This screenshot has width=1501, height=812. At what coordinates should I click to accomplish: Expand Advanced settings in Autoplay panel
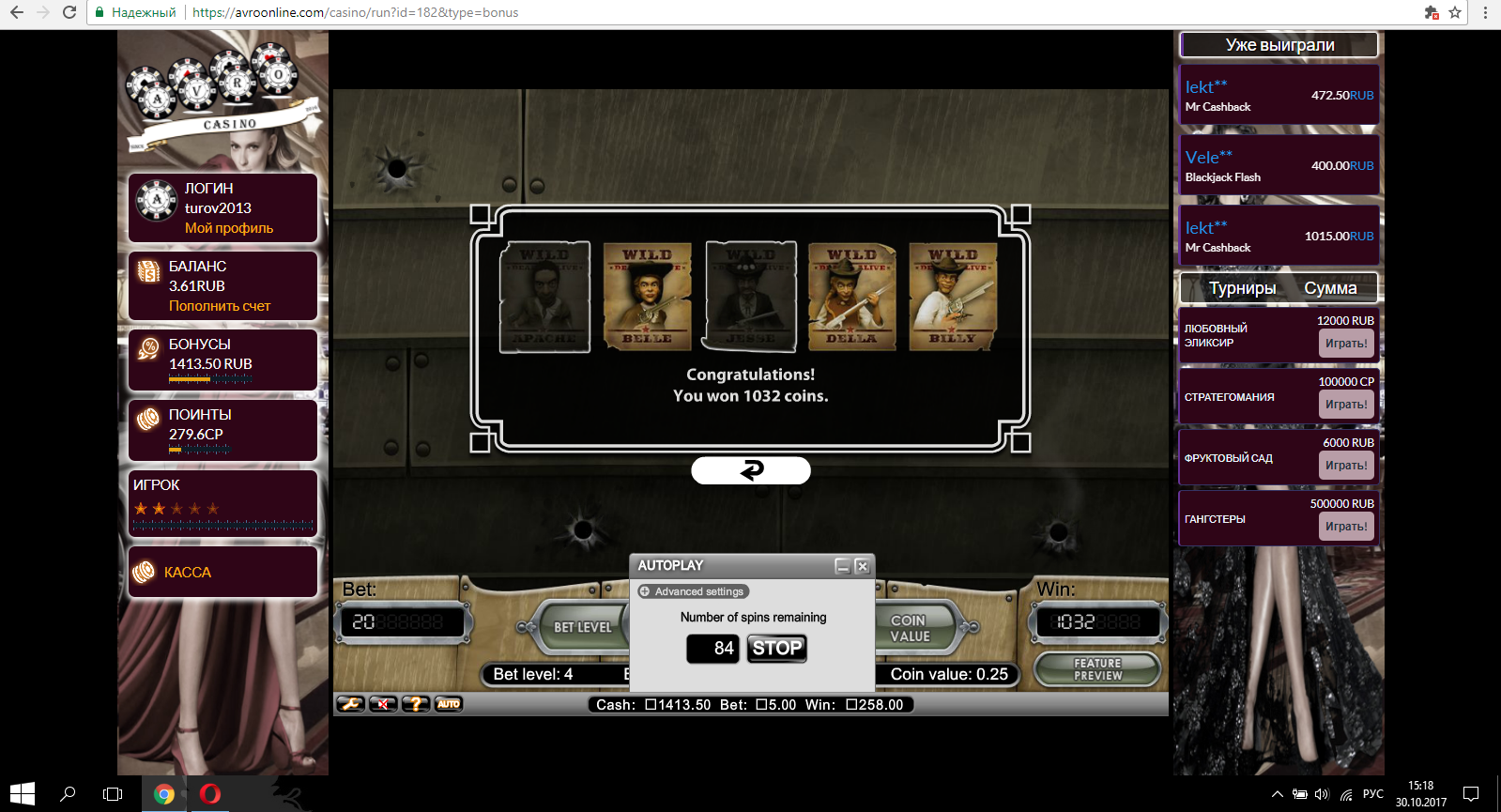point(693,591)
